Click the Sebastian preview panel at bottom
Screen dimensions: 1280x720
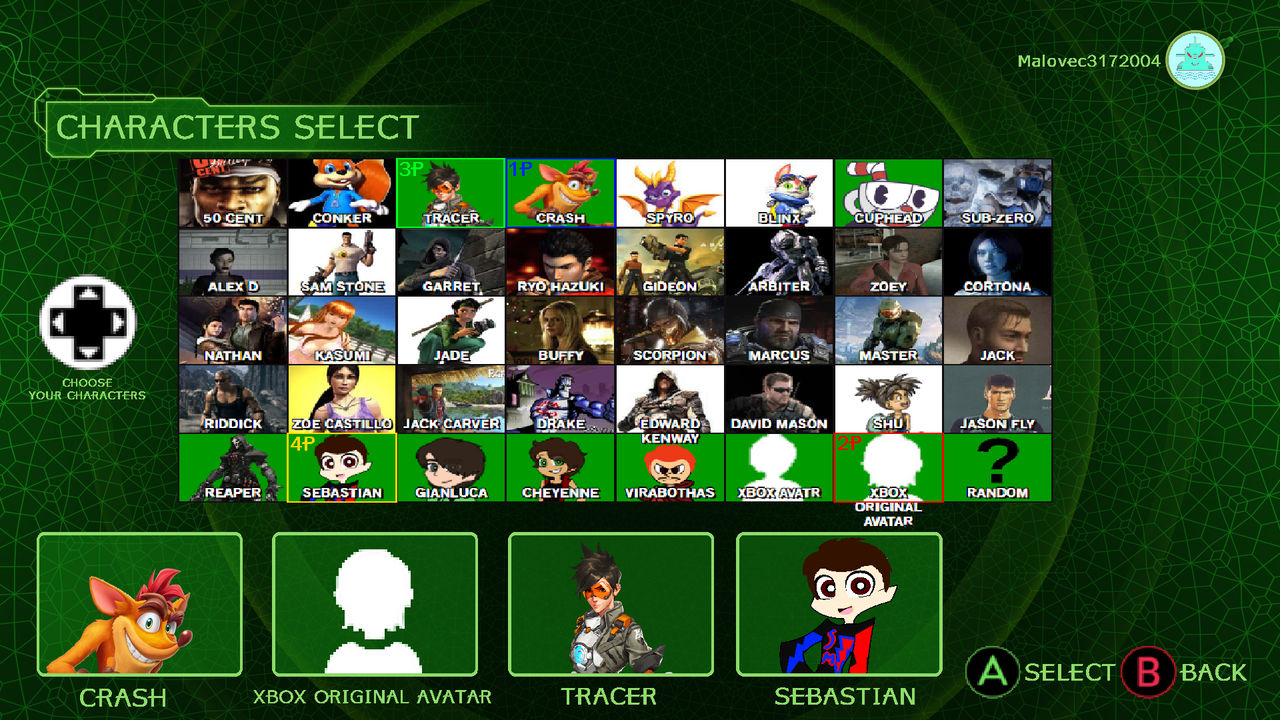pyautogui.click(x=843, y=605)
